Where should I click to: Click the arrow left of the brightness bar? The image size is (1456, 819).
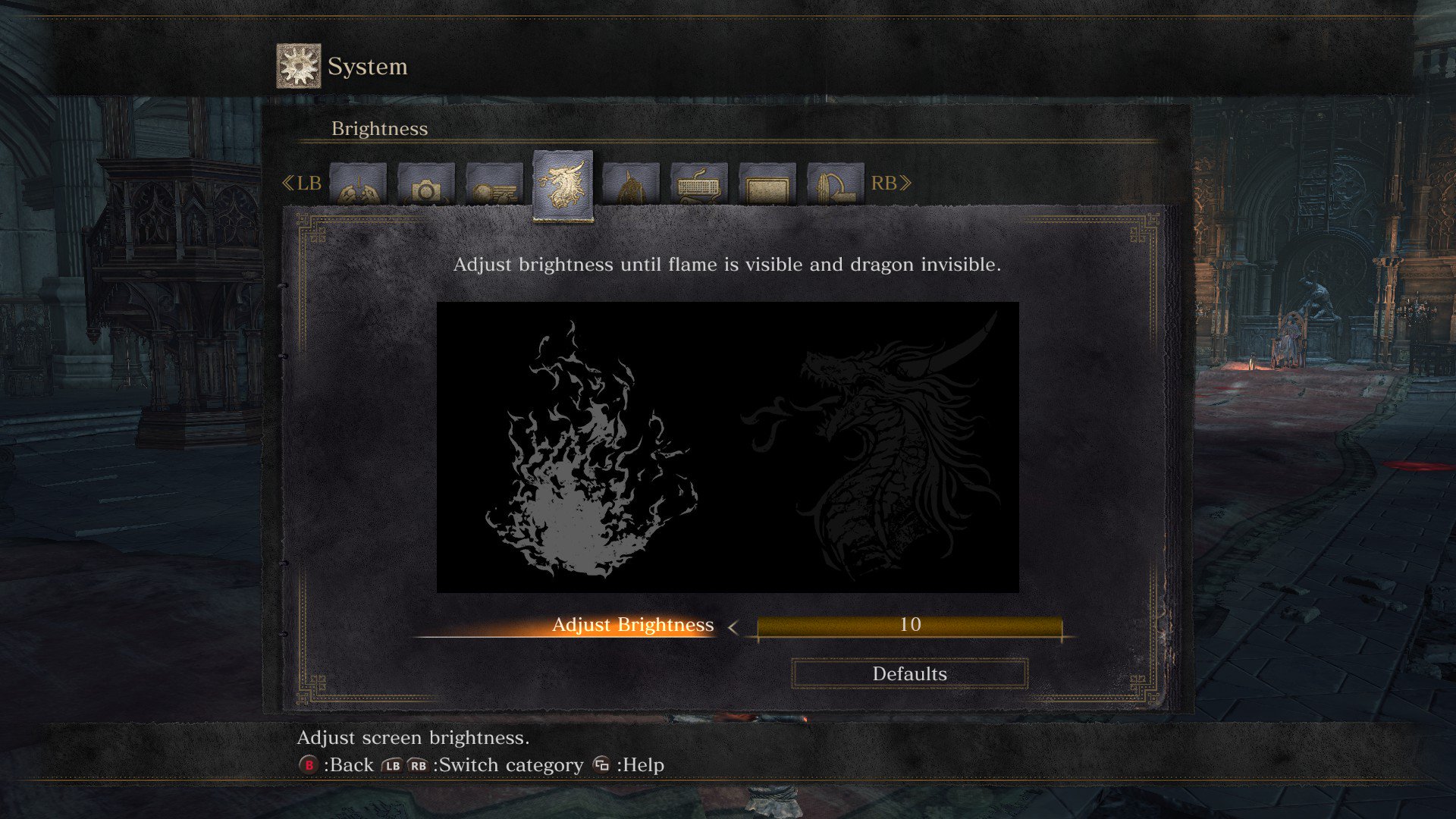(x=733, y=628)
